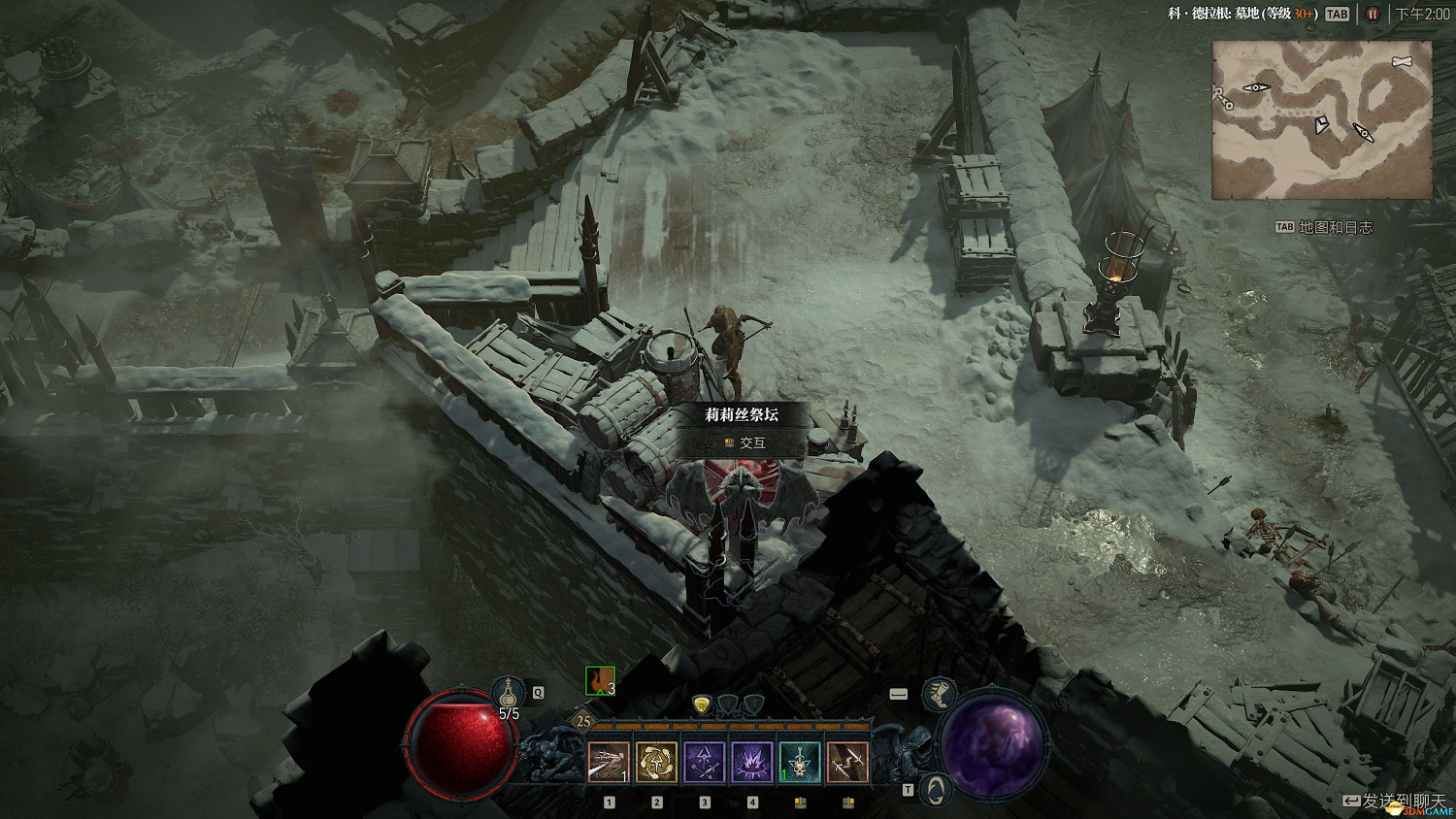This screenshot has width=1456, height=819.
Task: Select the gold shield badge above the hotbar
Action: [x=702, y=704]
